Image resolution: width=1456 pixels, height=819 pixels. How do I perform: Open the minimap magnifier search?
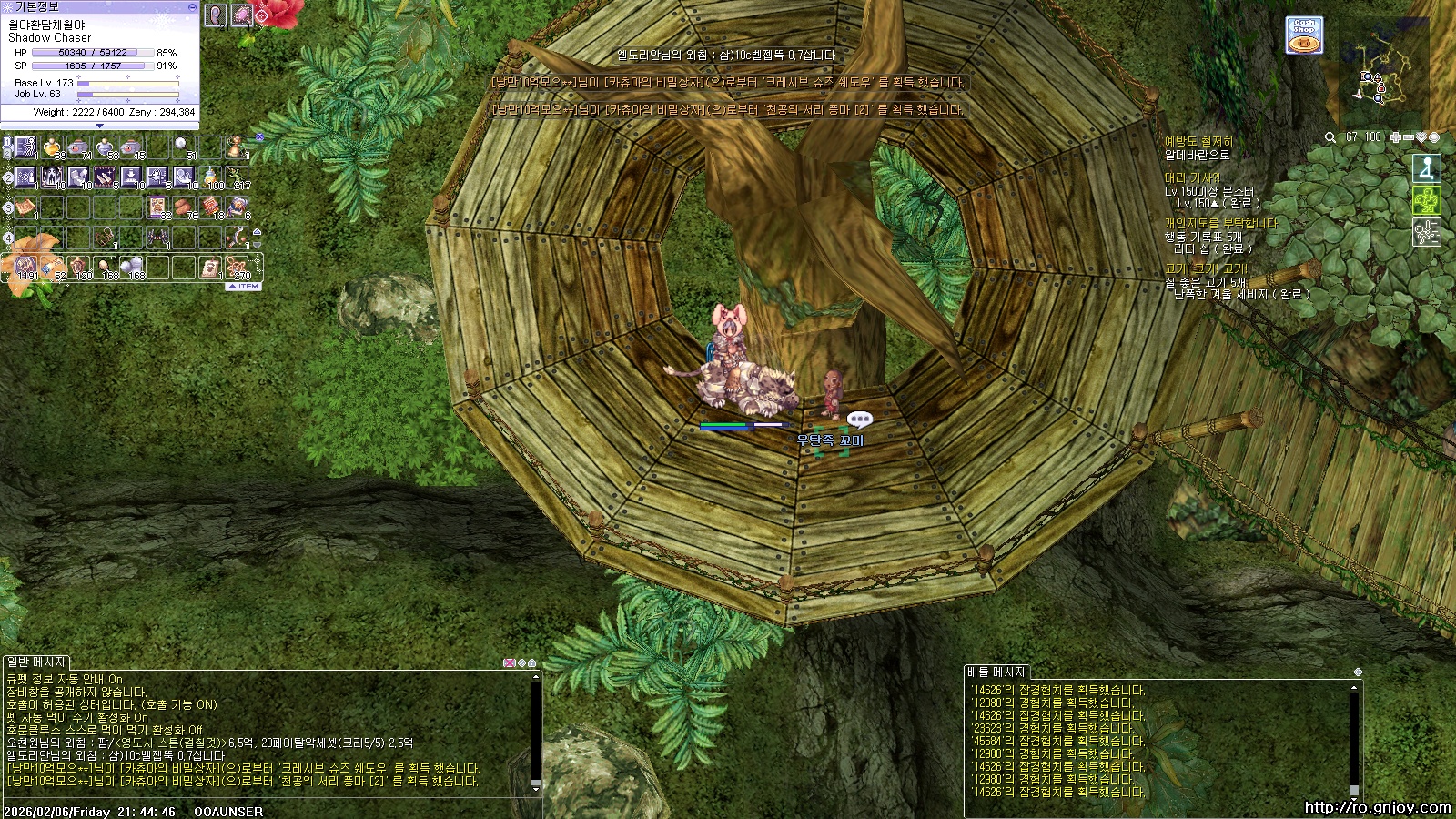[x=1330, y=137]
